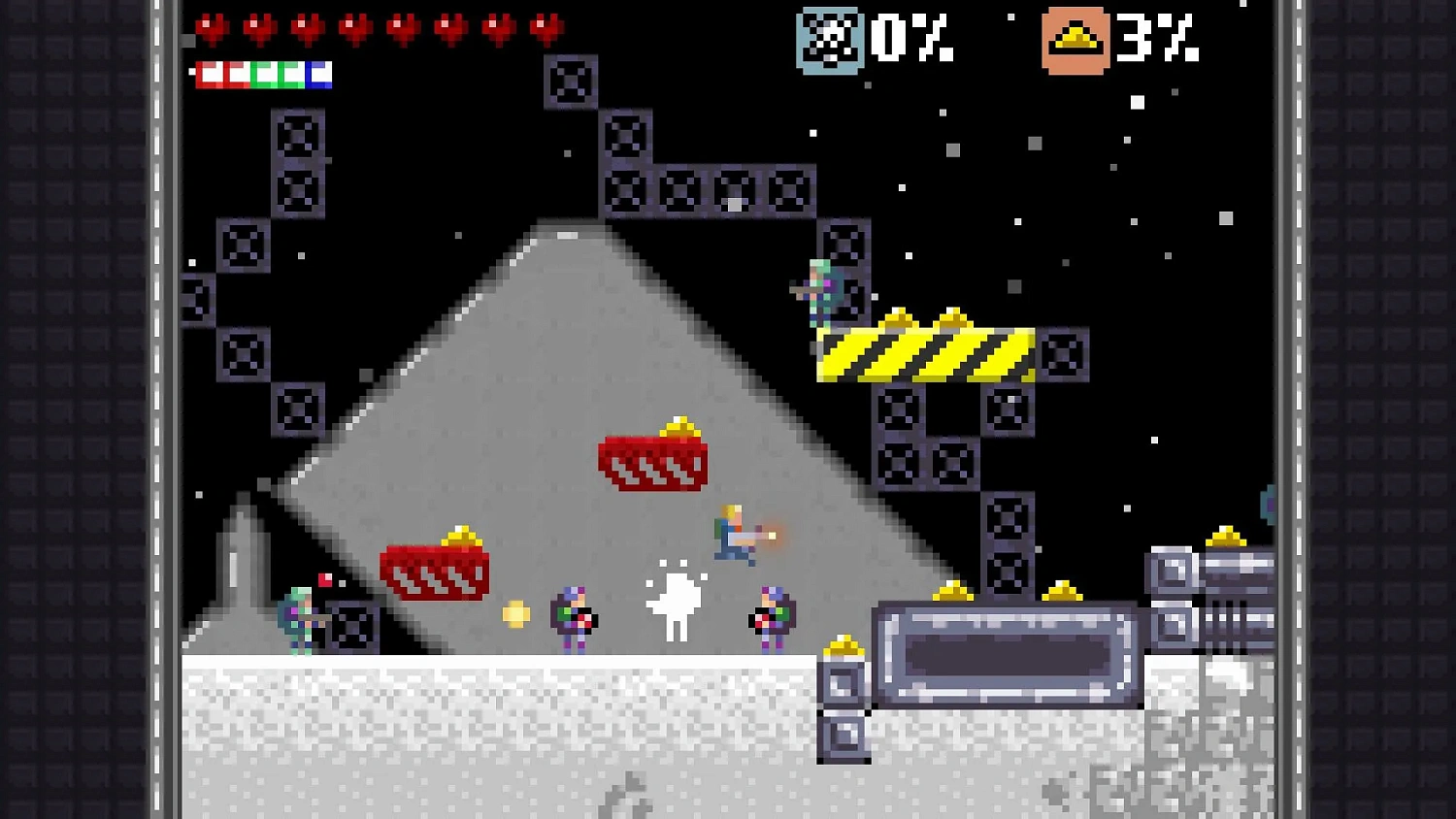The image size is (1456, 819).
Task: Click the gold nugget atop the upper red platform
Action: point(679,427)
